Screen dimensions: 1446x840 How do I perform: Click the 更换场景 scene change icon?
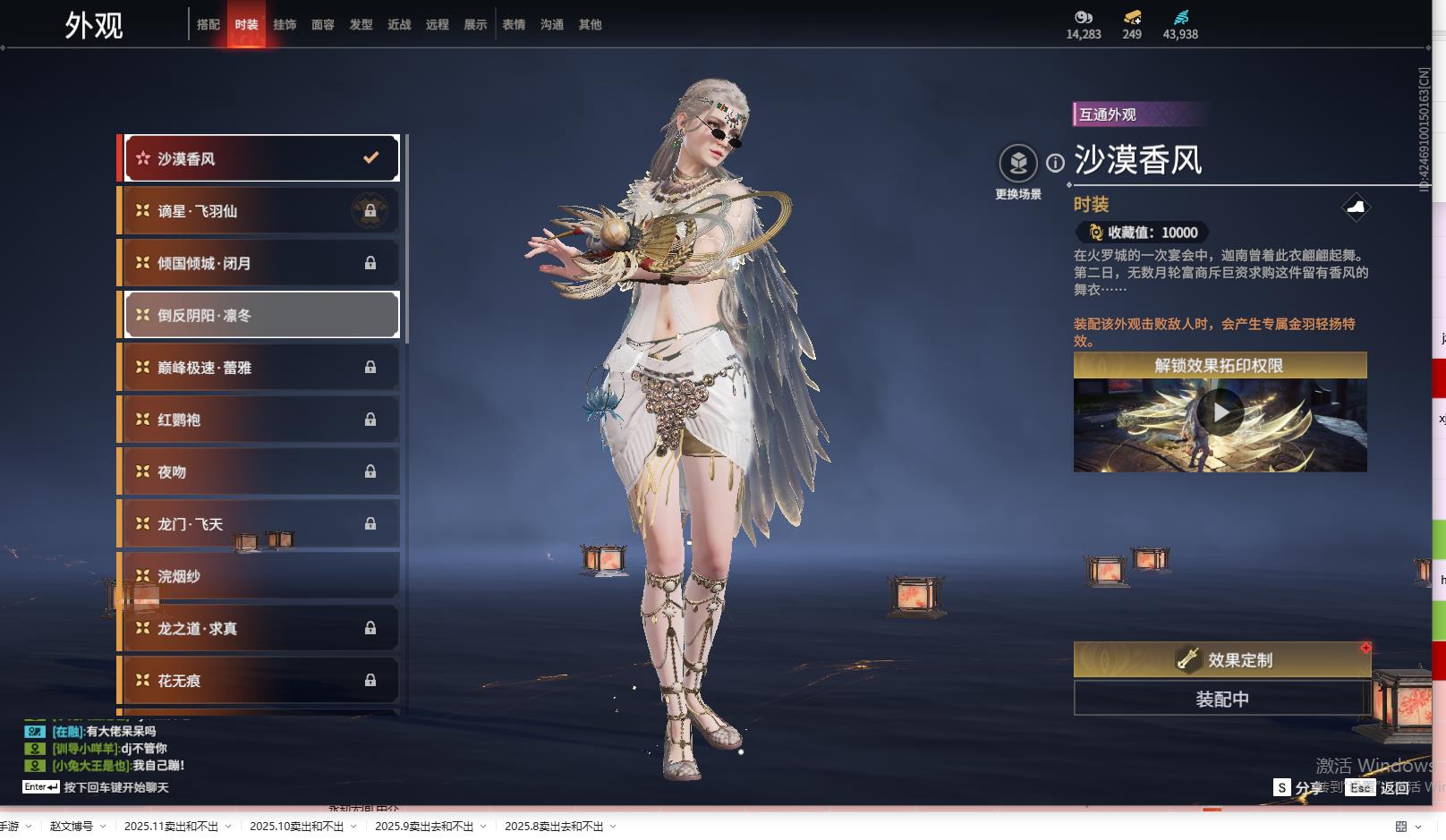[1018, 164]
